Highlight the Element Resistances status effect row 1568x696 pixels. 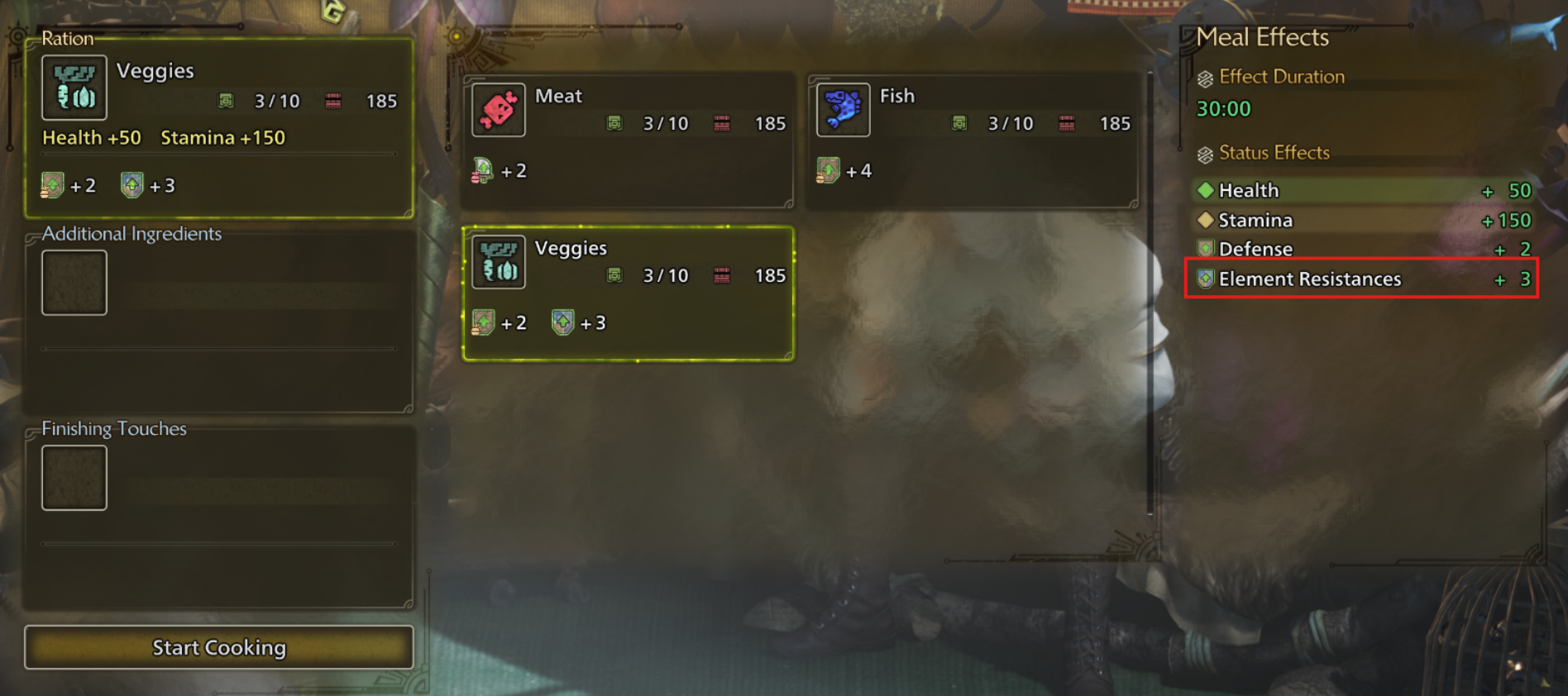pyautogui.click(x=1361, y=279)
